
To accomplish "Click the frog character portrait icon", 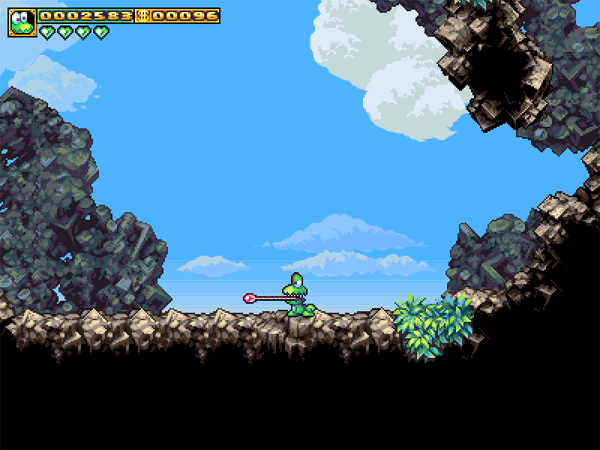I will tap(22, 22).
